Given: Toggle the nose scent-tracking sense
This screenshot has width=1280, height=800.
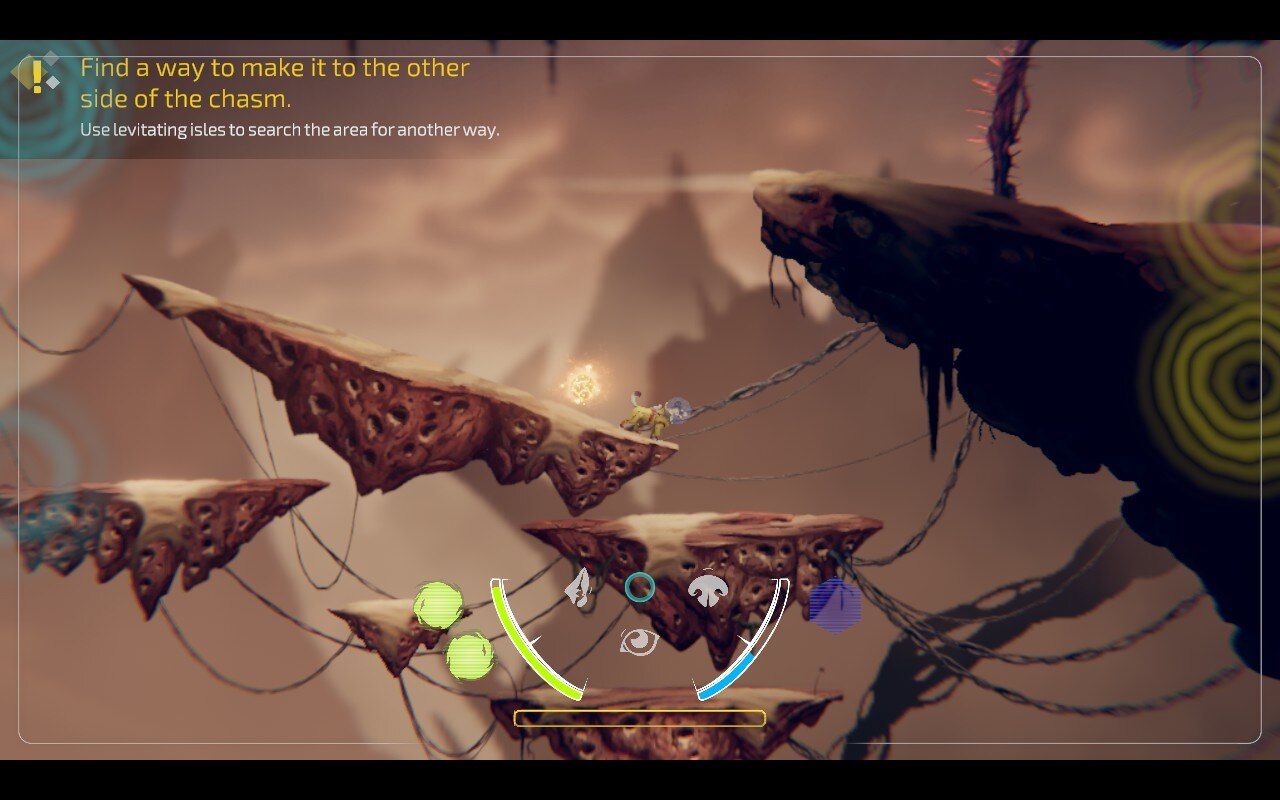Looking at the screenshot, I should (706, 592).
